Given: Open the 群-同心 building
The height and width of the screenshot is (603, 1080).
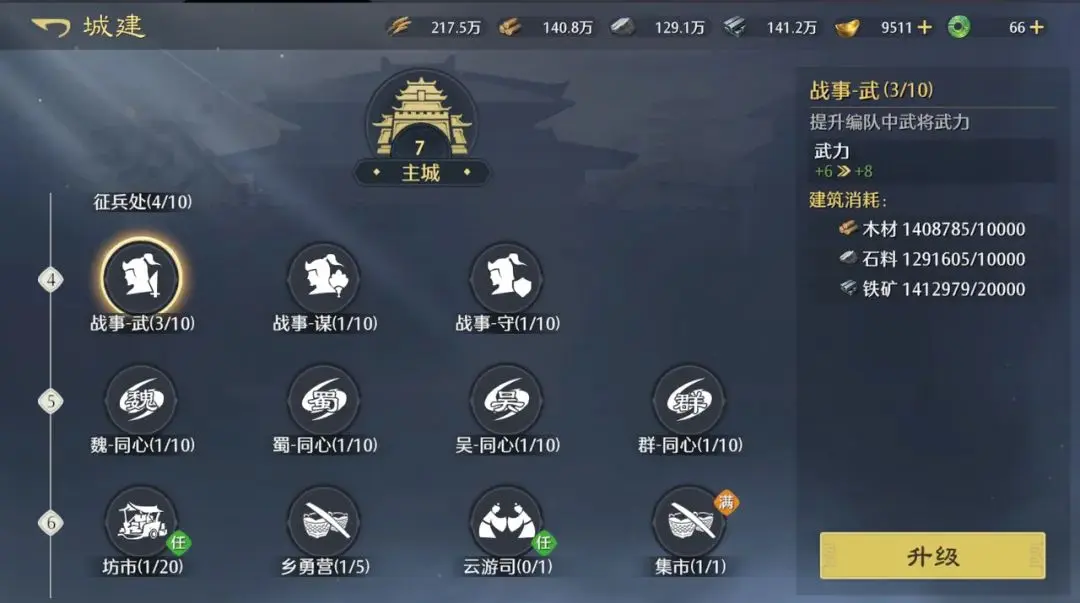Looking at the screenshot, I should [689, 401].
